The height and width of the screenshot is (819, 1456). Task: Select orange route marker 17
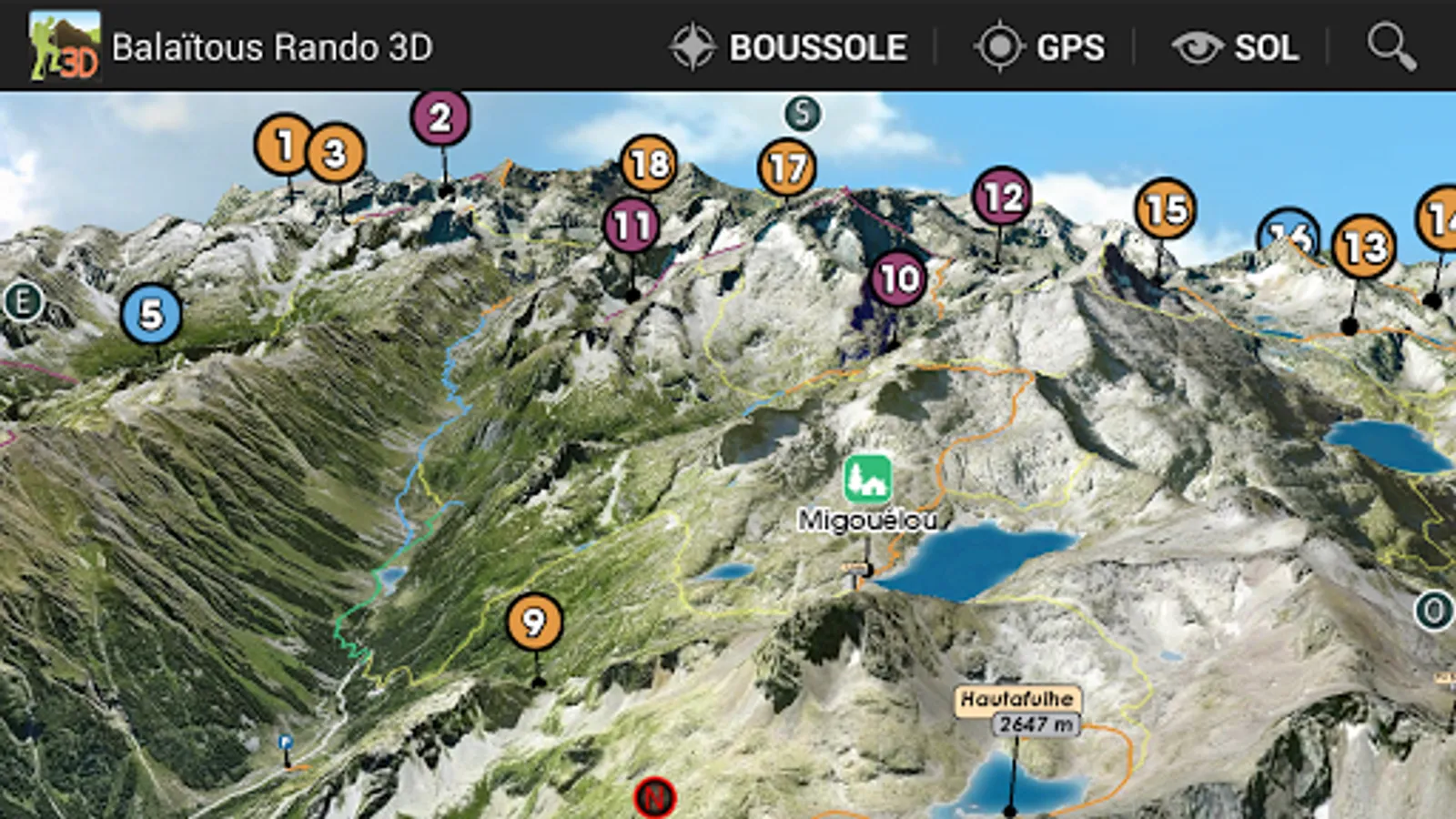786,168
